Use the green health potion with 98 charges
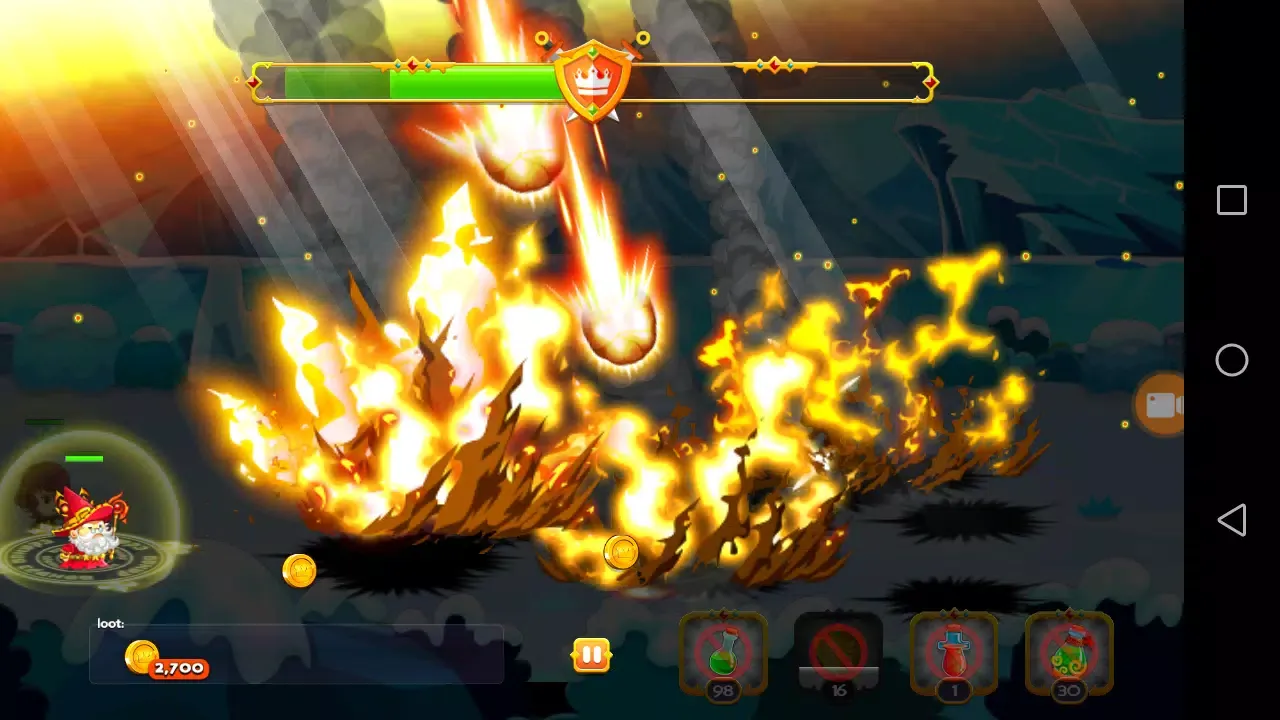 click(724, 655)
